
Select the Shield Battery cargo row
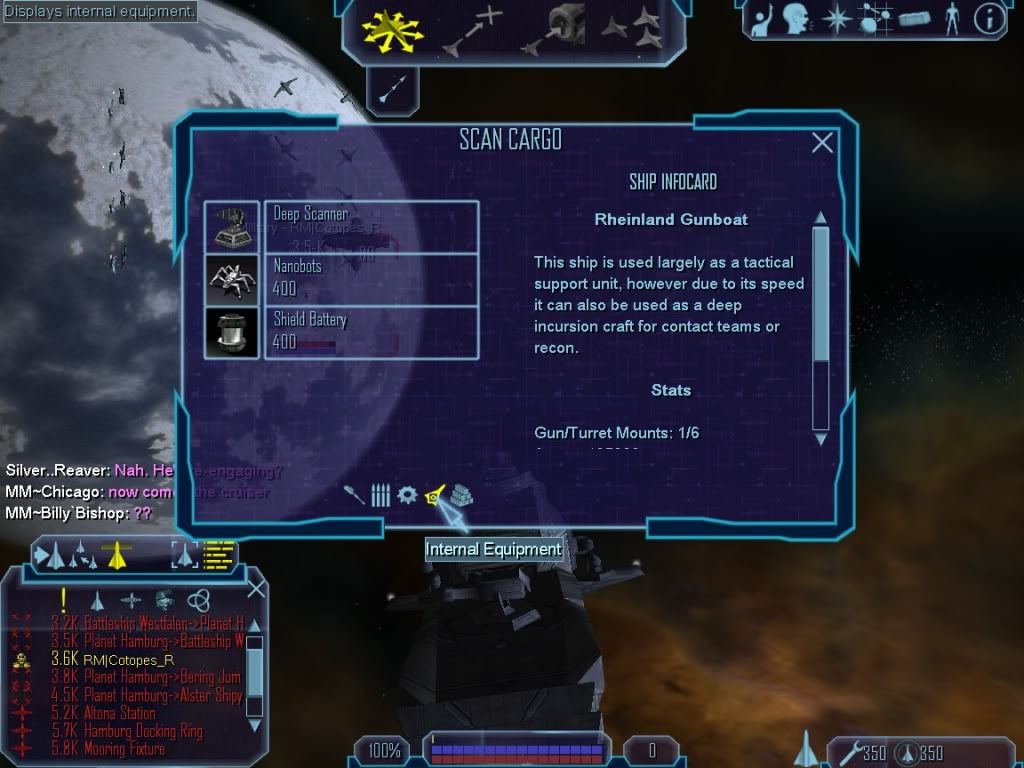click(x=370, y=333)
